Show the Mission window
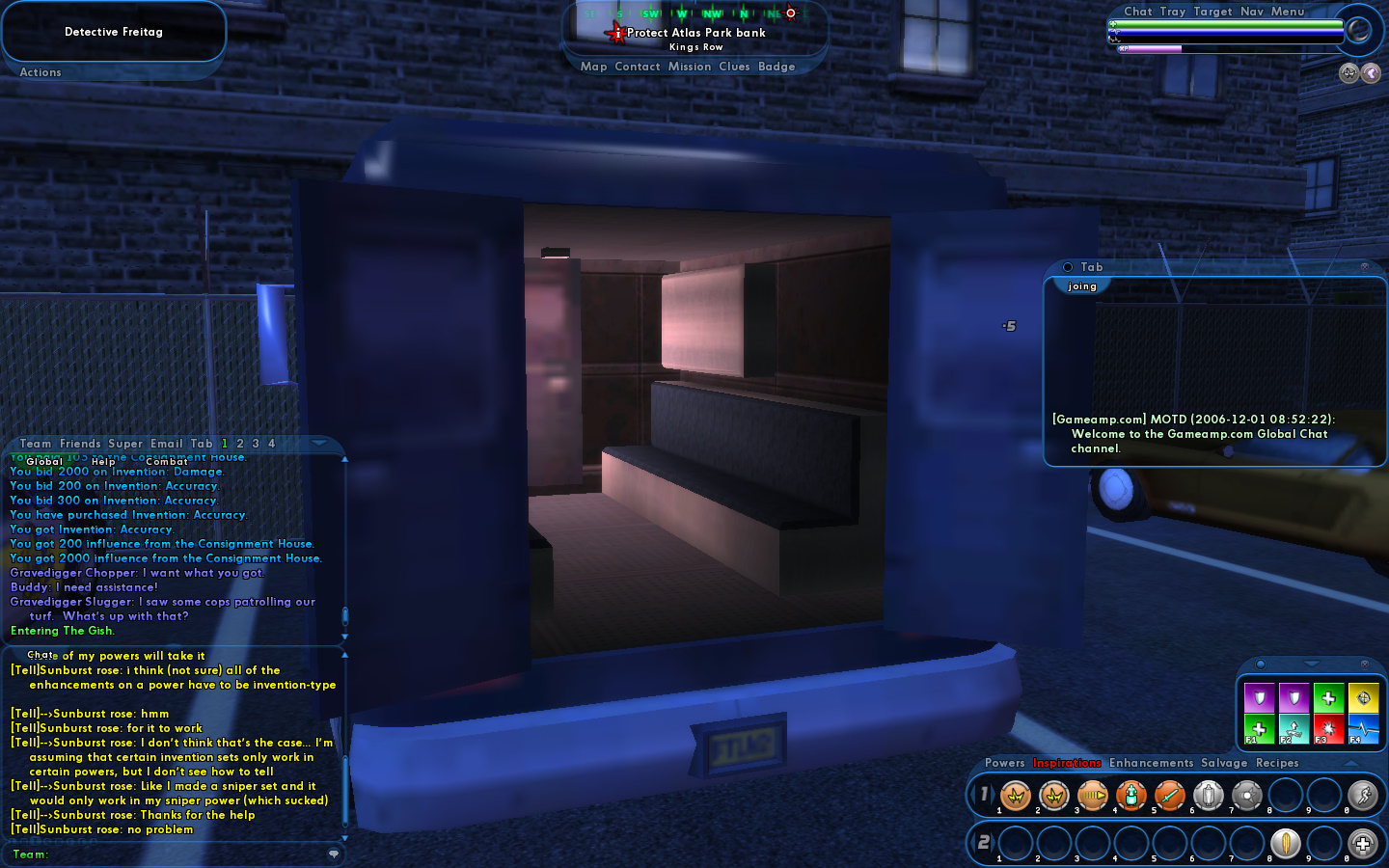Image resolution: width=1389 pixels, height=868 pixels. click(x=689, y=67)
